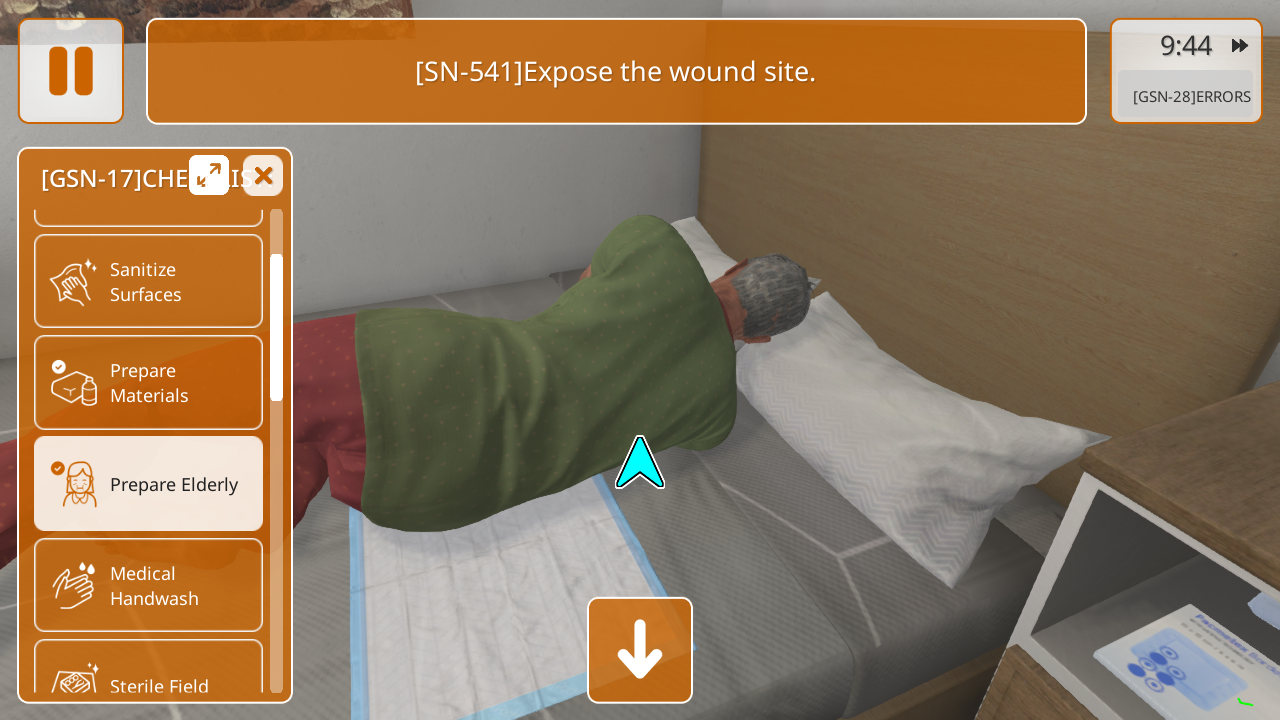Open the errors panel
The image size is (1280, 720).
tap(1186, 96)
